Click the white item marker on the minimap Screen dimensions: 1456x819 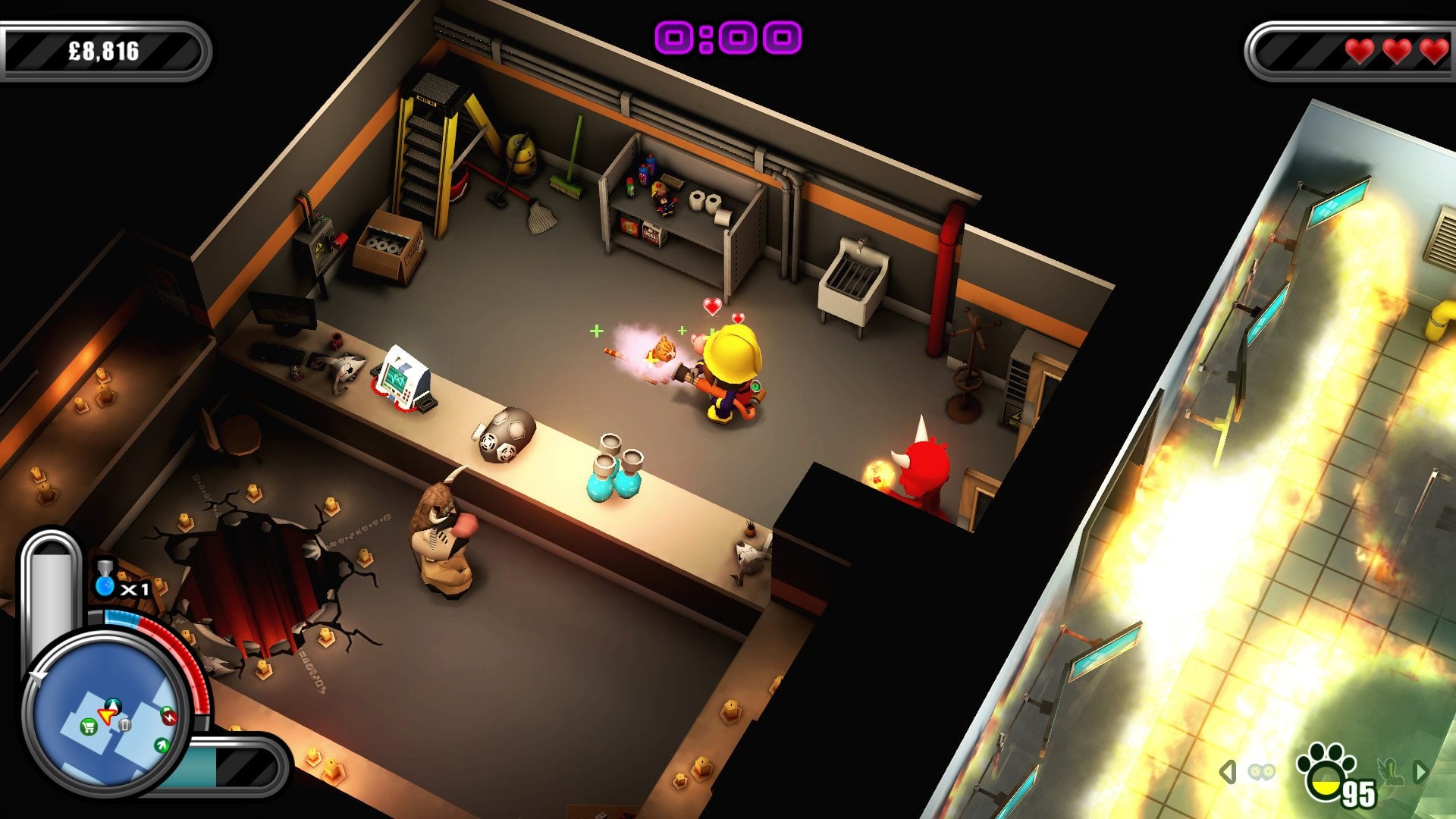124,725
